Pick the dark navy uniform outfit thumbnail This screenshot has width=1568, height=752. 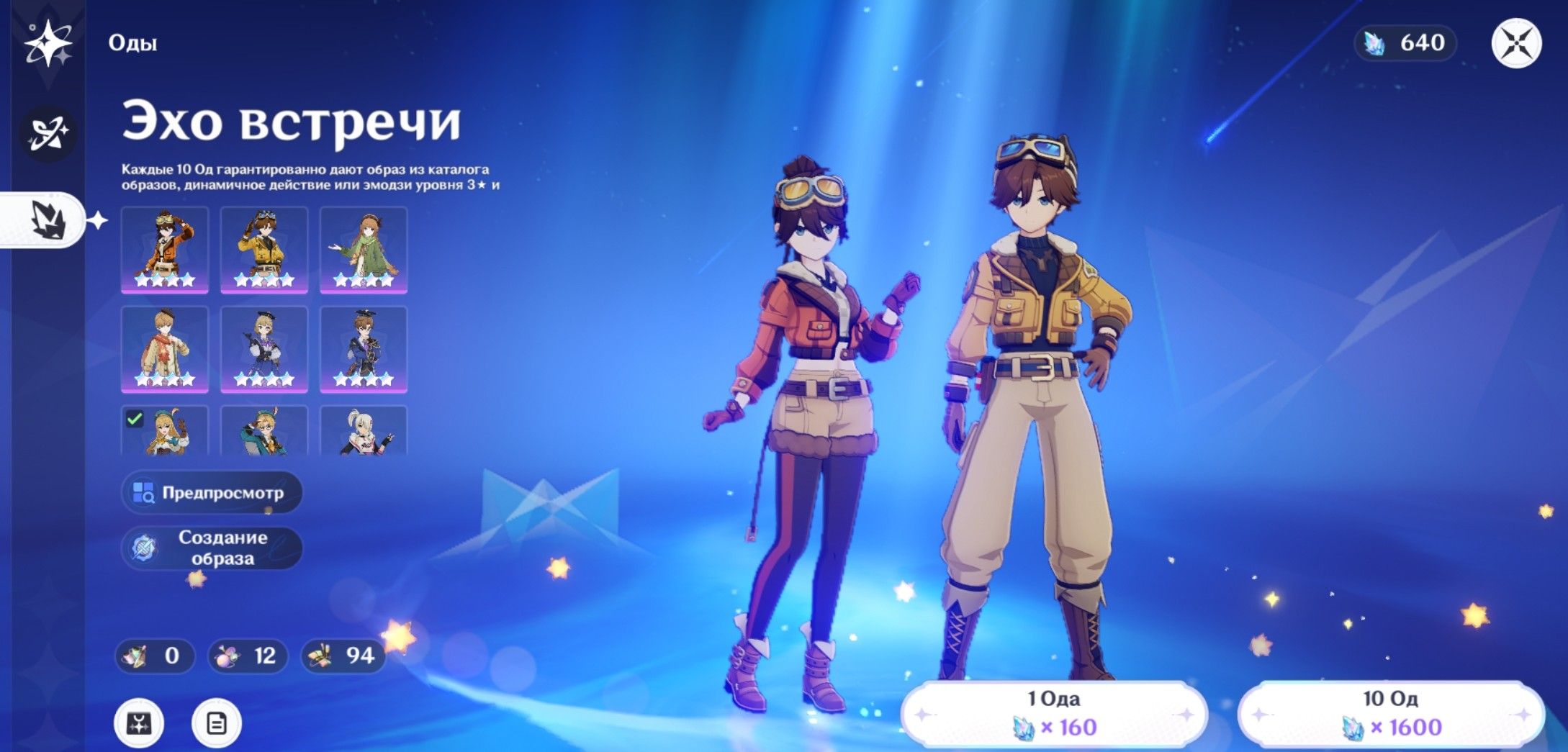click(364, 349)
